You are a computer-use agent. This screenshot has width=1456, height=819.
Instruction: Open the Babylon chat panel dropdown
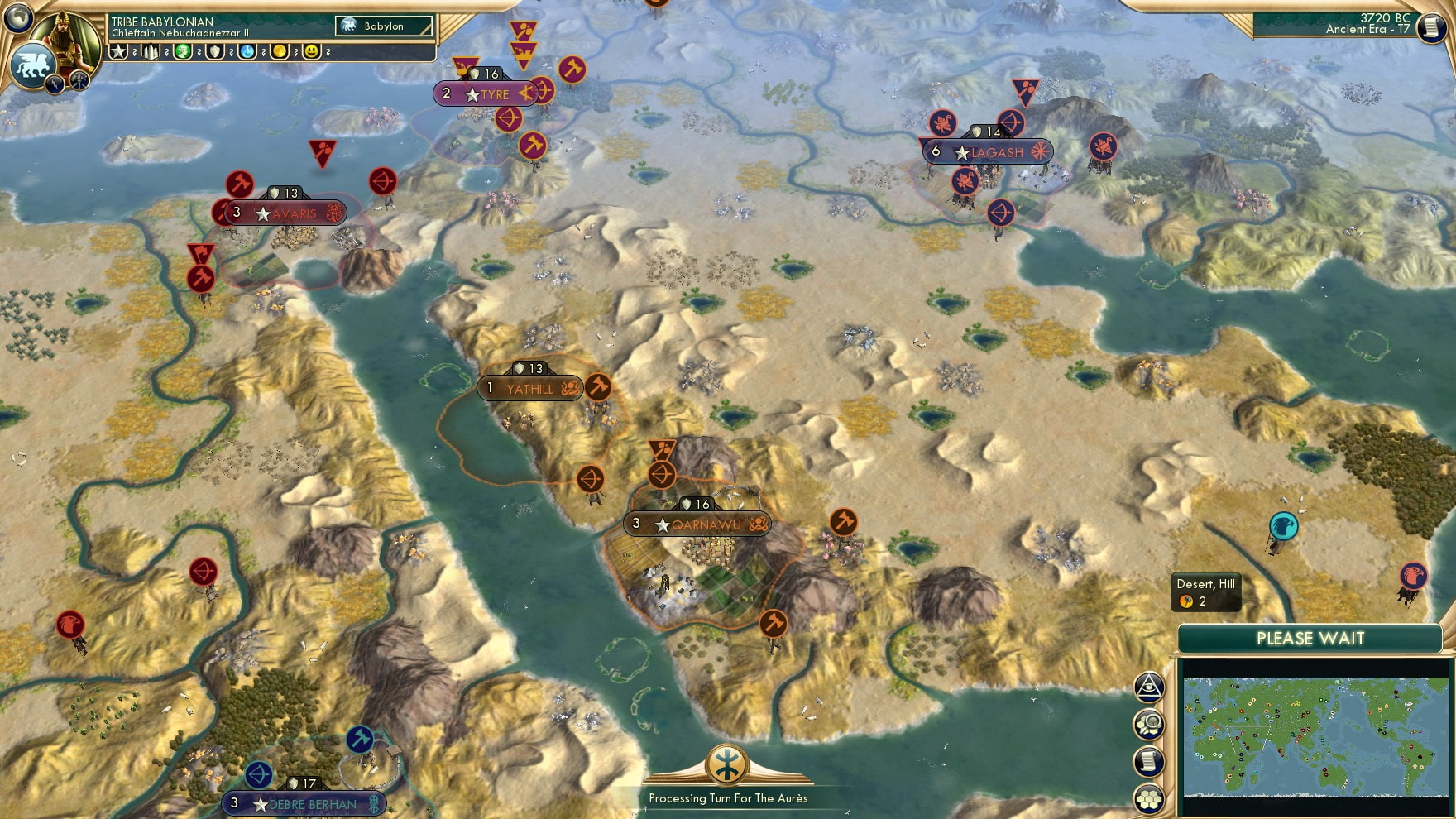(x=382, y=26)
